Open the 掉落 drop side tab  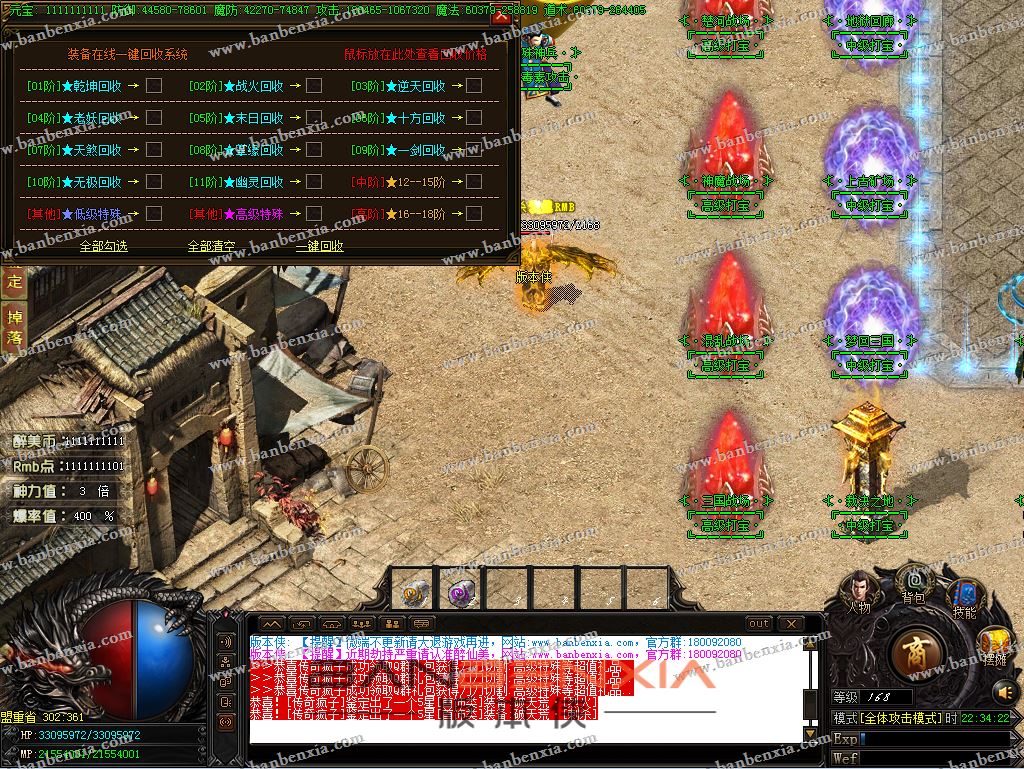click(14, 326)
